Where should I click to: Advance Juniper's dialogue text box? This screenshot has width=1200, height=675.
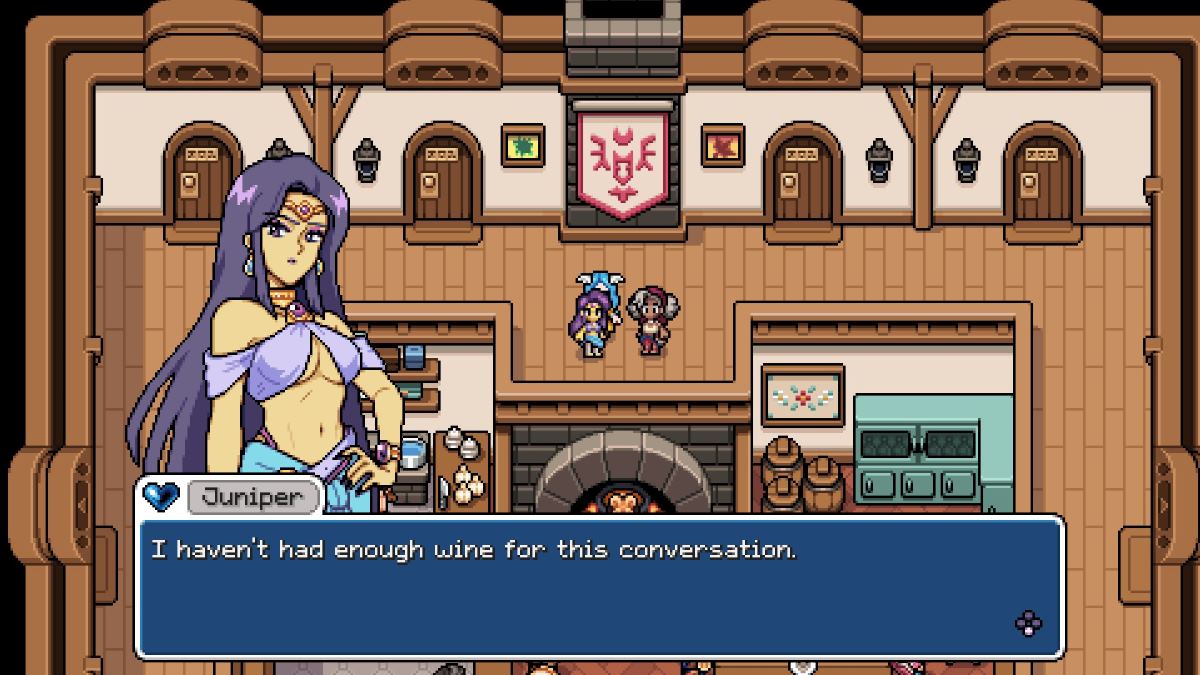click(598, 585)
